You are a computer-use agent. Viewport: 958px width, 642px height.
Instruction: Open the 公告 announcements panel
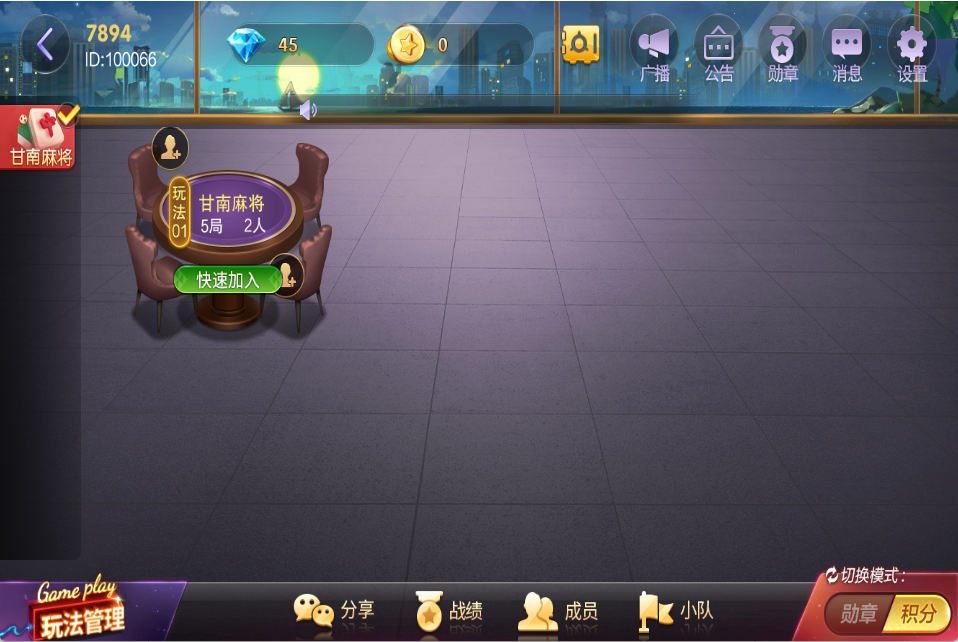(x=718, y=49)
